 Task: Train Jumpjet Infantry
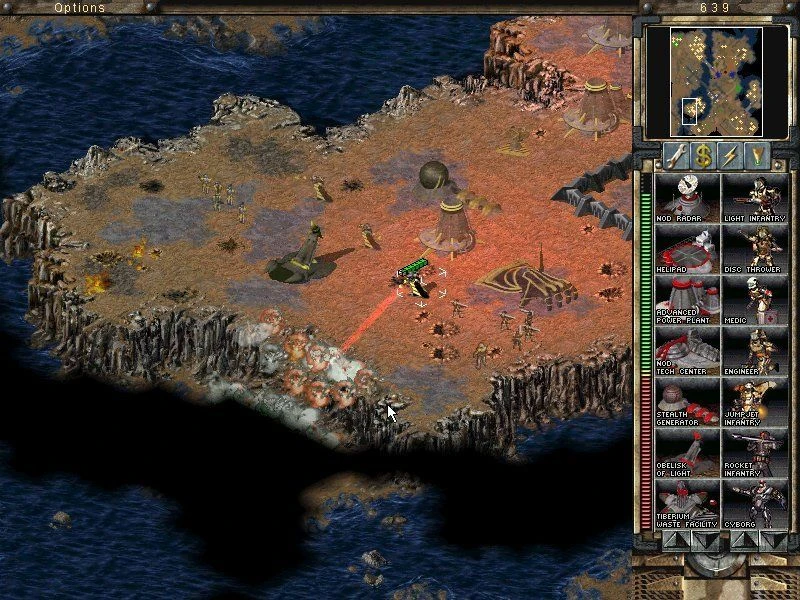(754, 404)
